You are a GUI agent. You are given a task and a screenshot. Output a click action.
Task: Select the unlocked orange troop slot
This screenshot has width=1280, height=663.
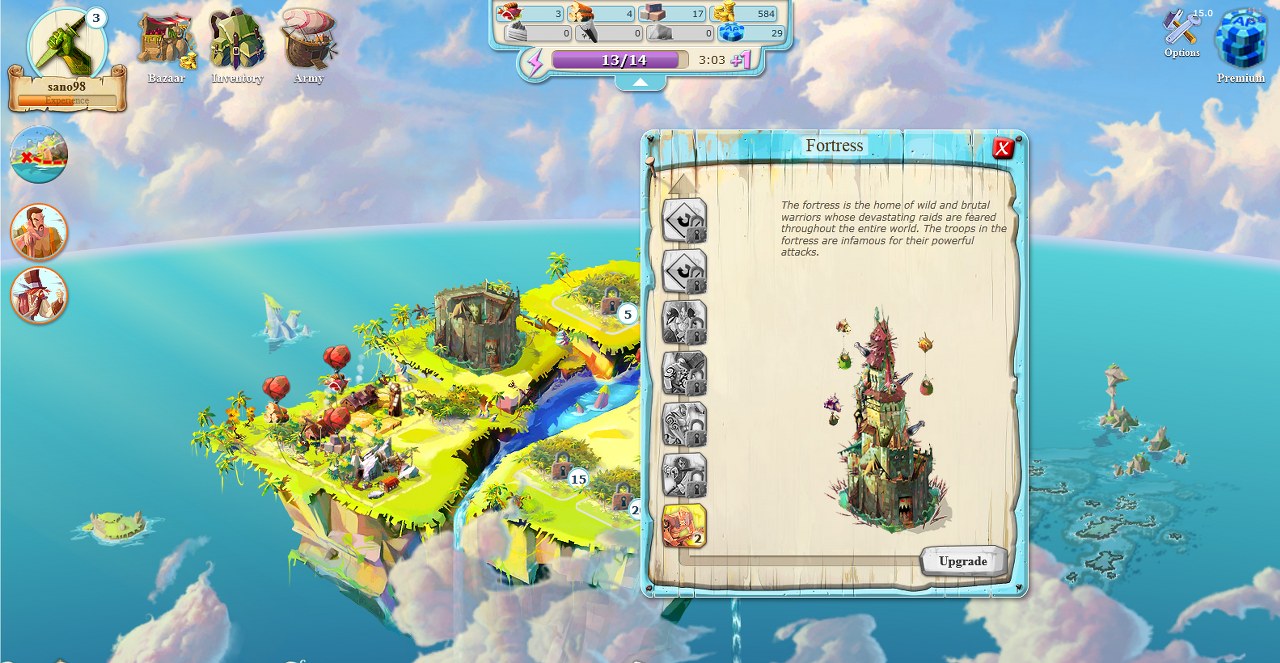pos(684,526)
